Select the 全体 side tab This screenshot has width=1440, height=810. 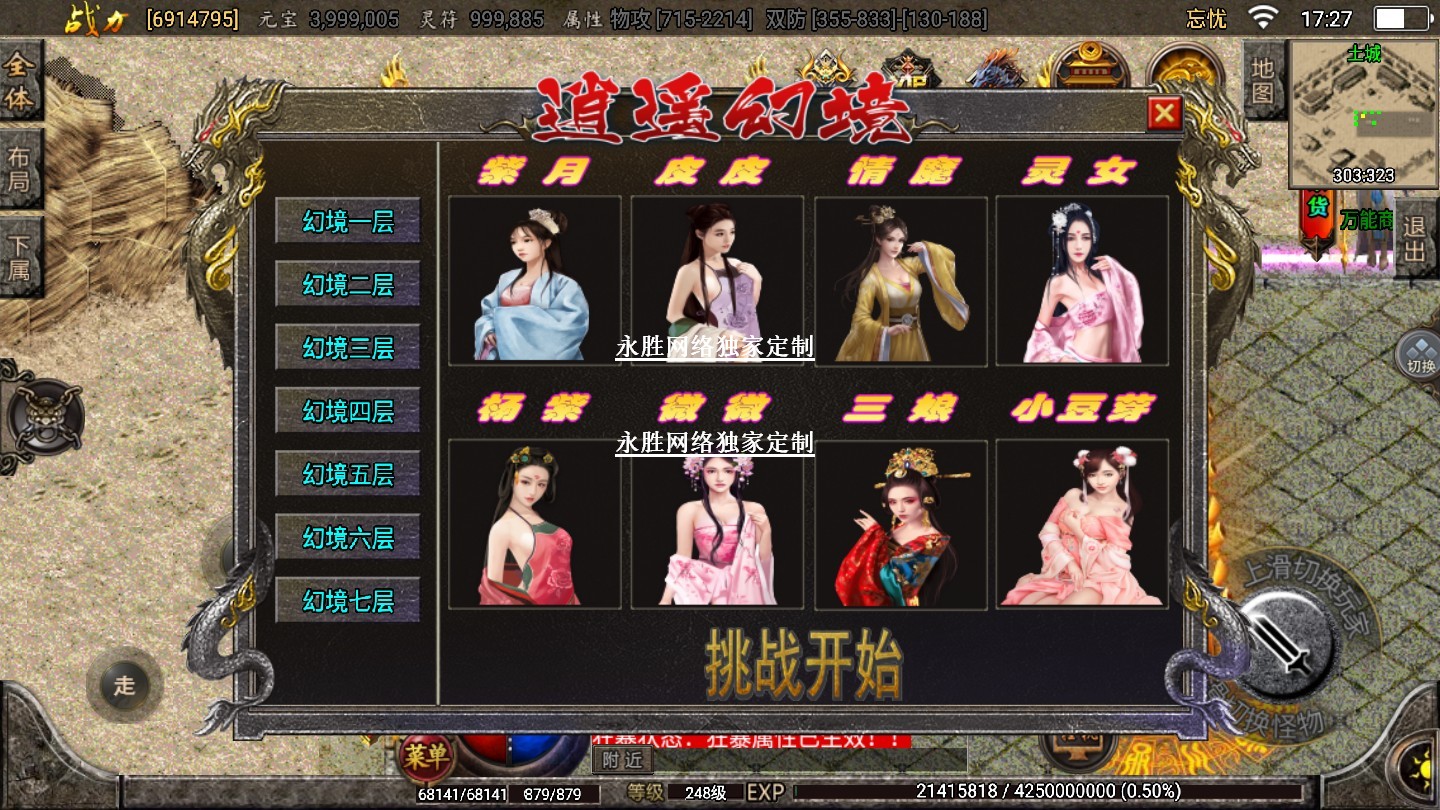pos(20,82)
